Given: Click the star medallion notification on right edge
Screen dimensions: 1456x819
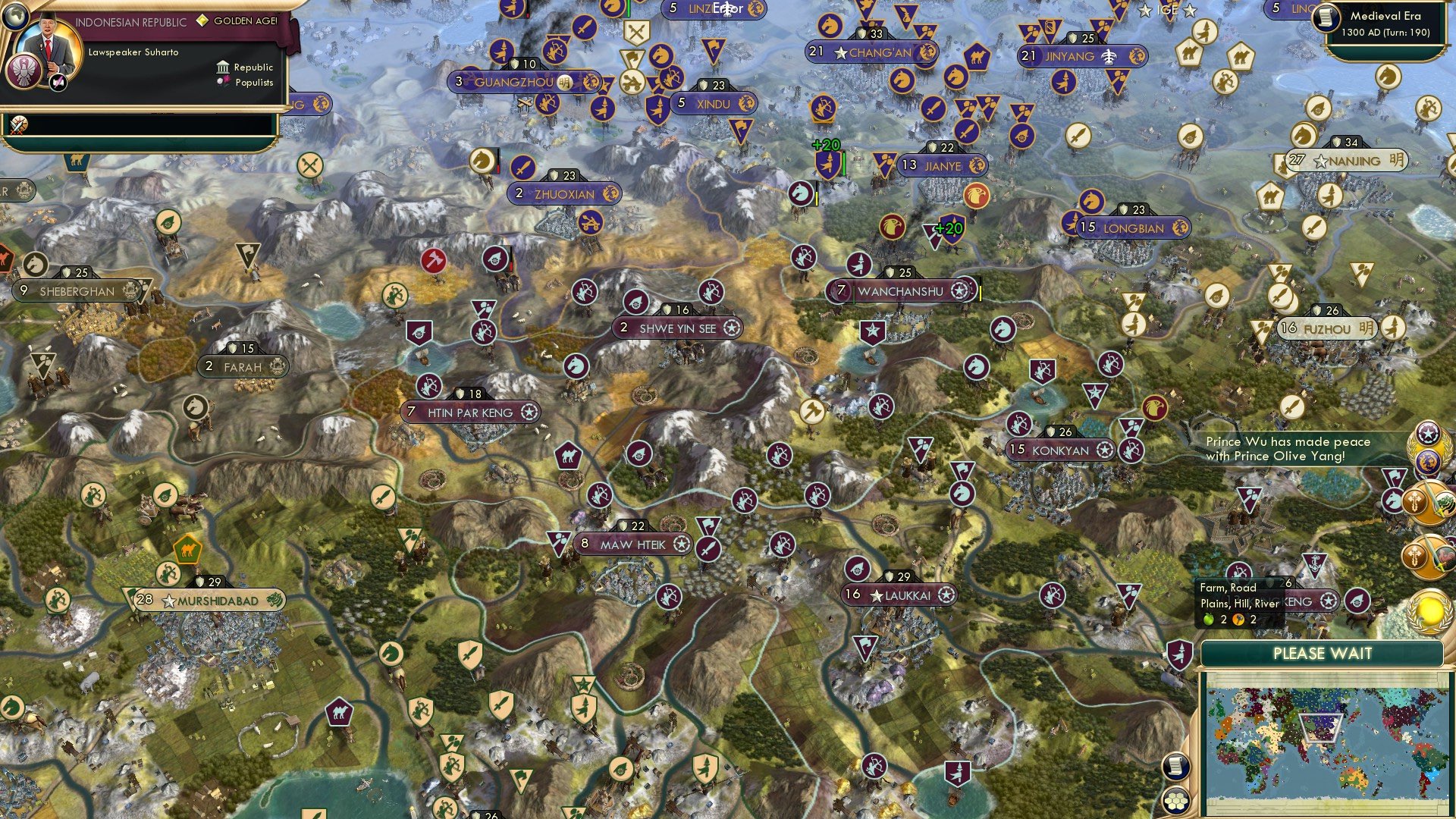Looking at the screenshot, I should 1428,435.
